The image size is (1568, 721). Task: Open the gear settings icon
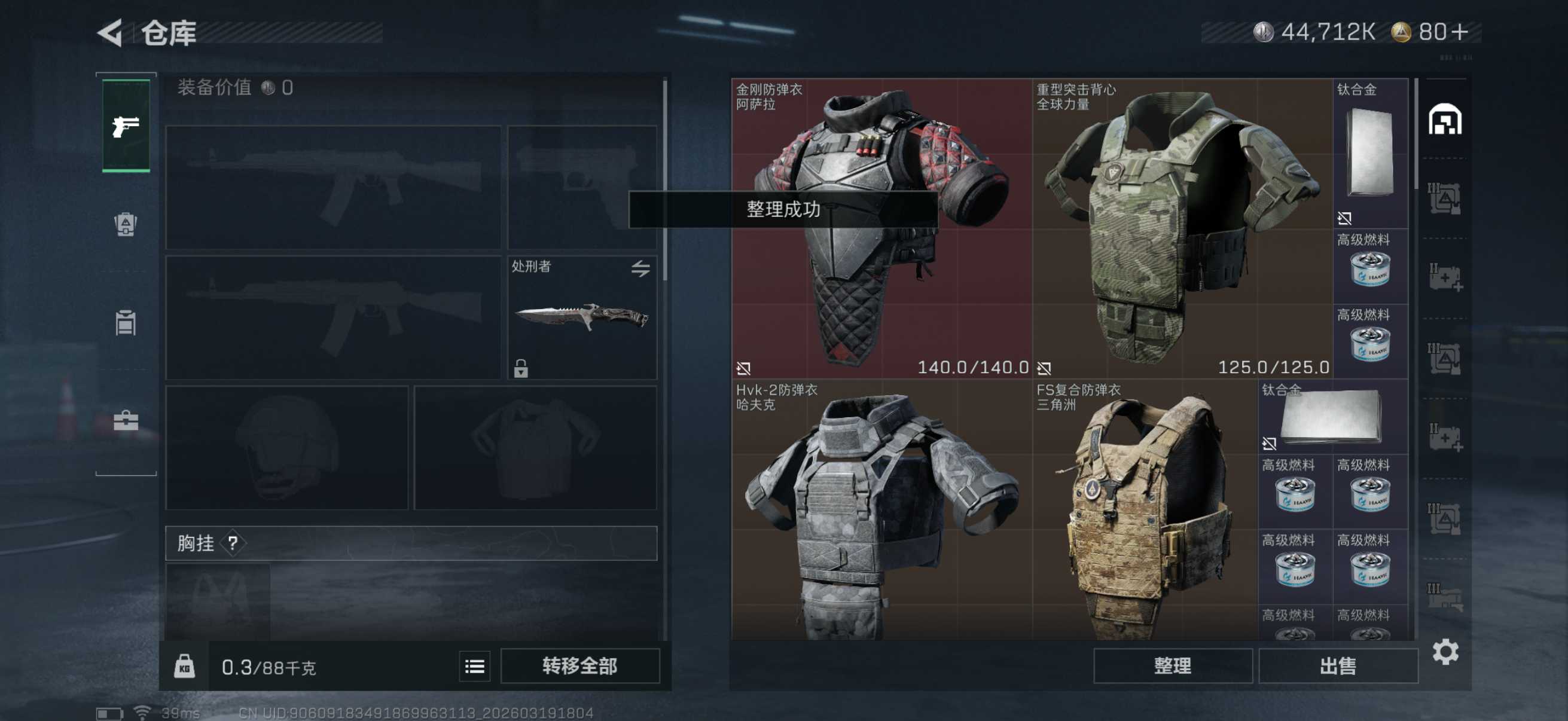coord(1445,652)
